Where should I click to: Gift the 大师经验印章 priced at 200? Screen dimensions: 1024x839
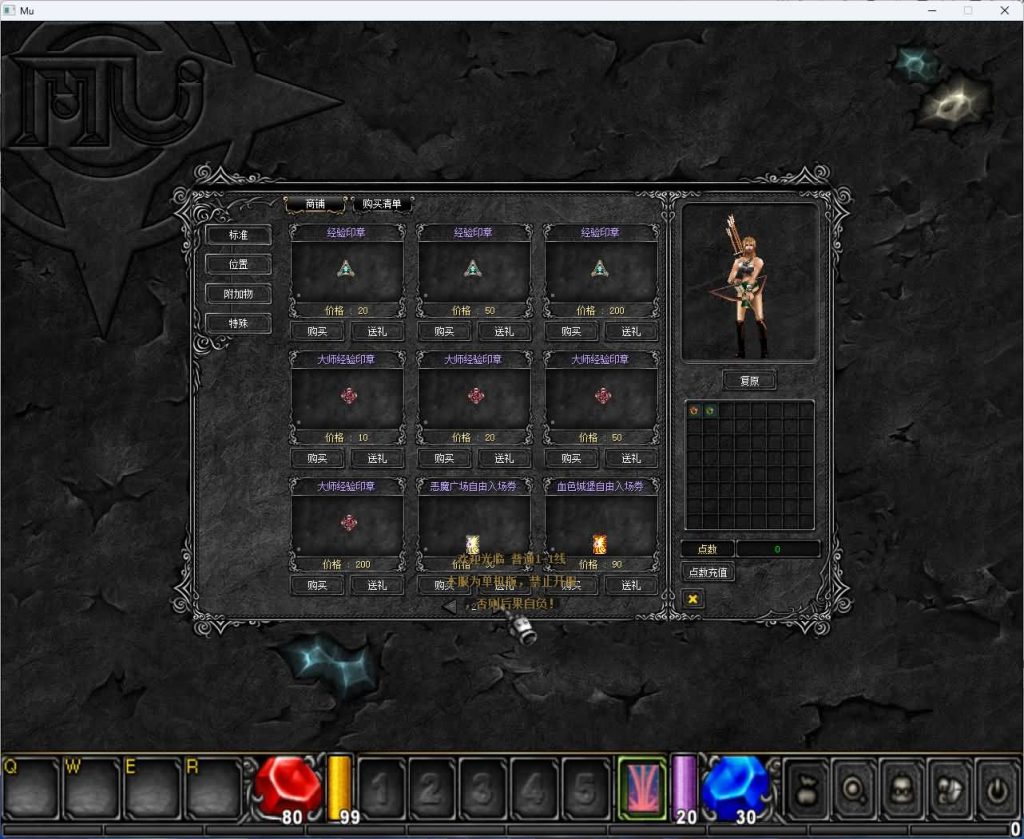377,585
